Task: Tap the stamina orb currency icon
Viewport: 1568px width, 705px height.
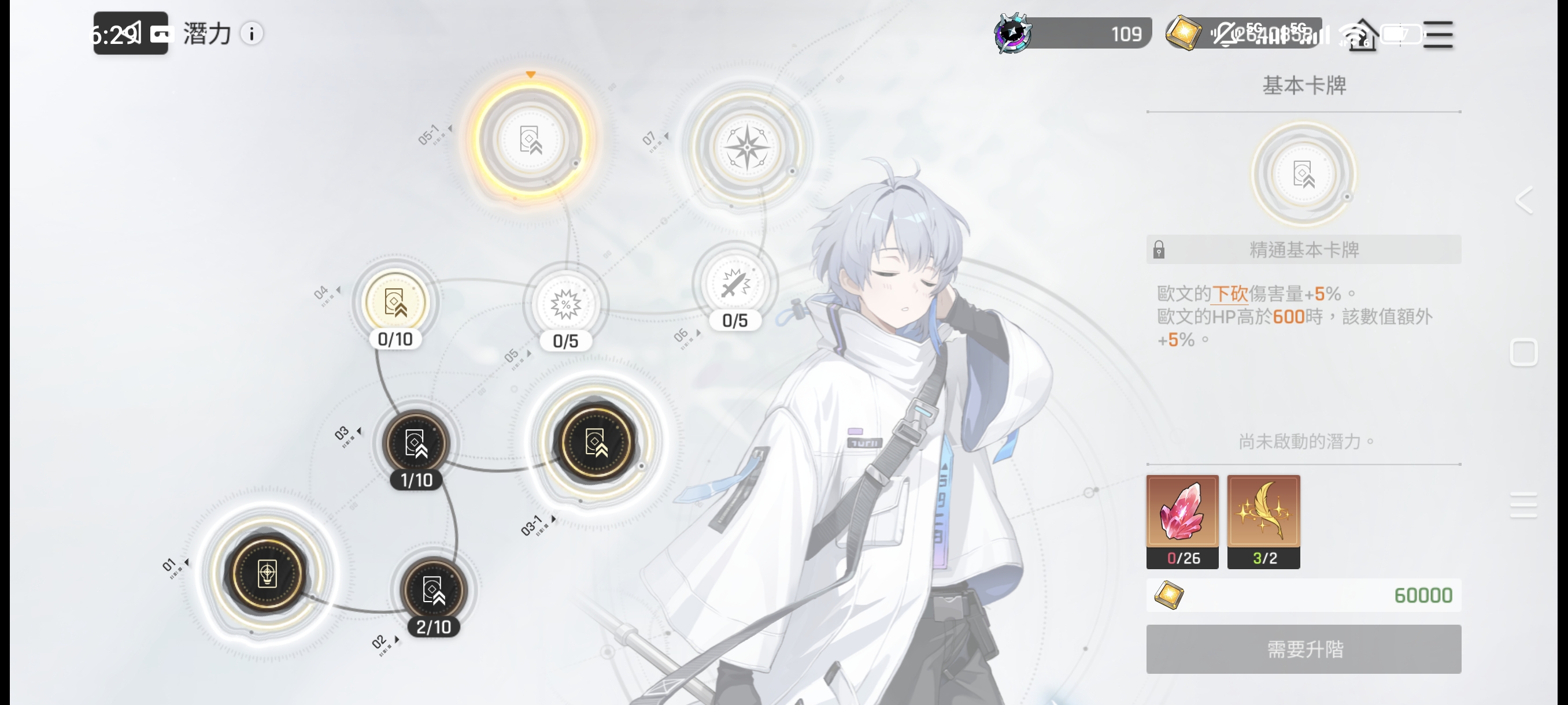Action: tap(1012, 33)
